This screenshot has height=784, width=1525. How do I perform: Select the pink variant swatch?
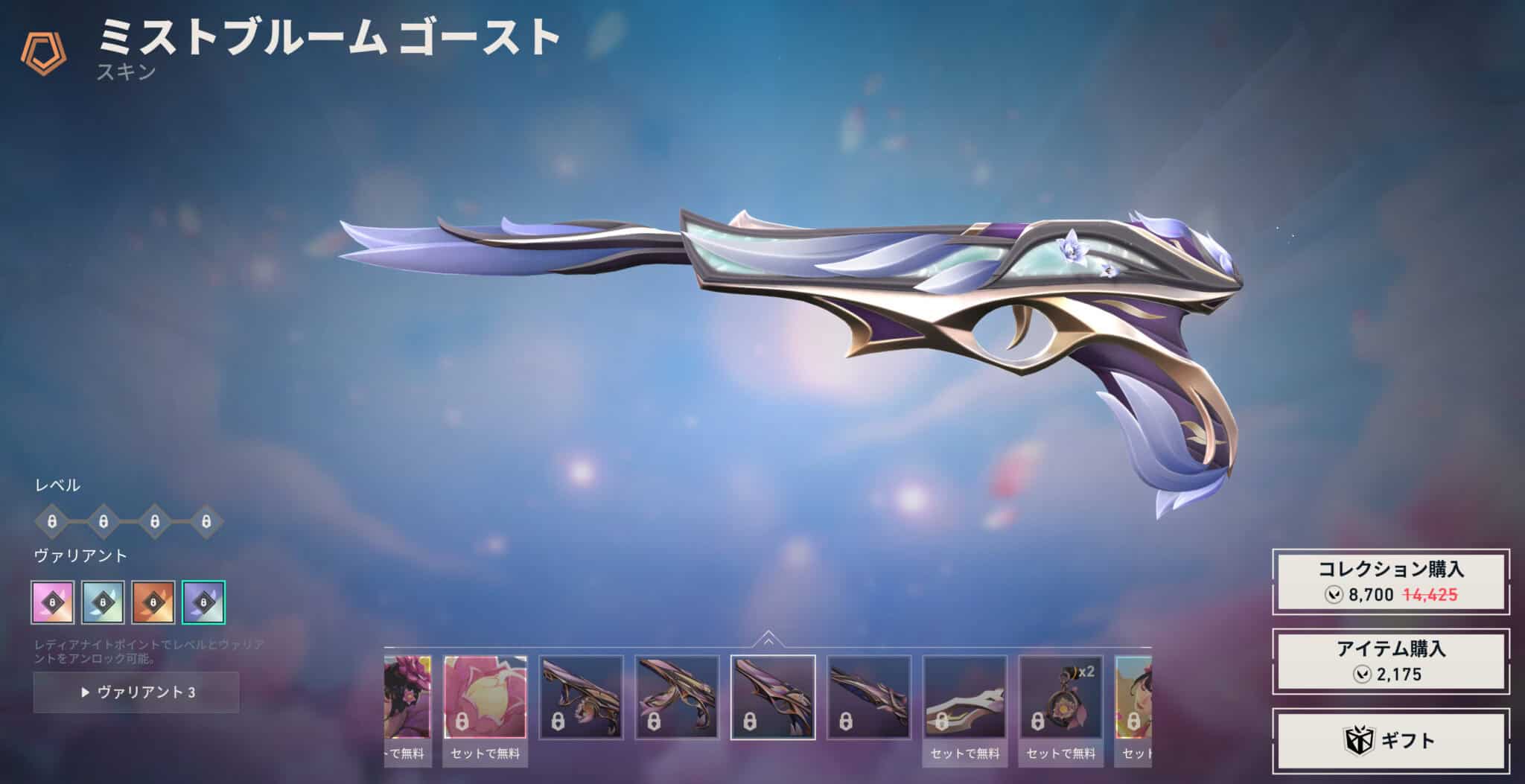[x=52, y=602]
